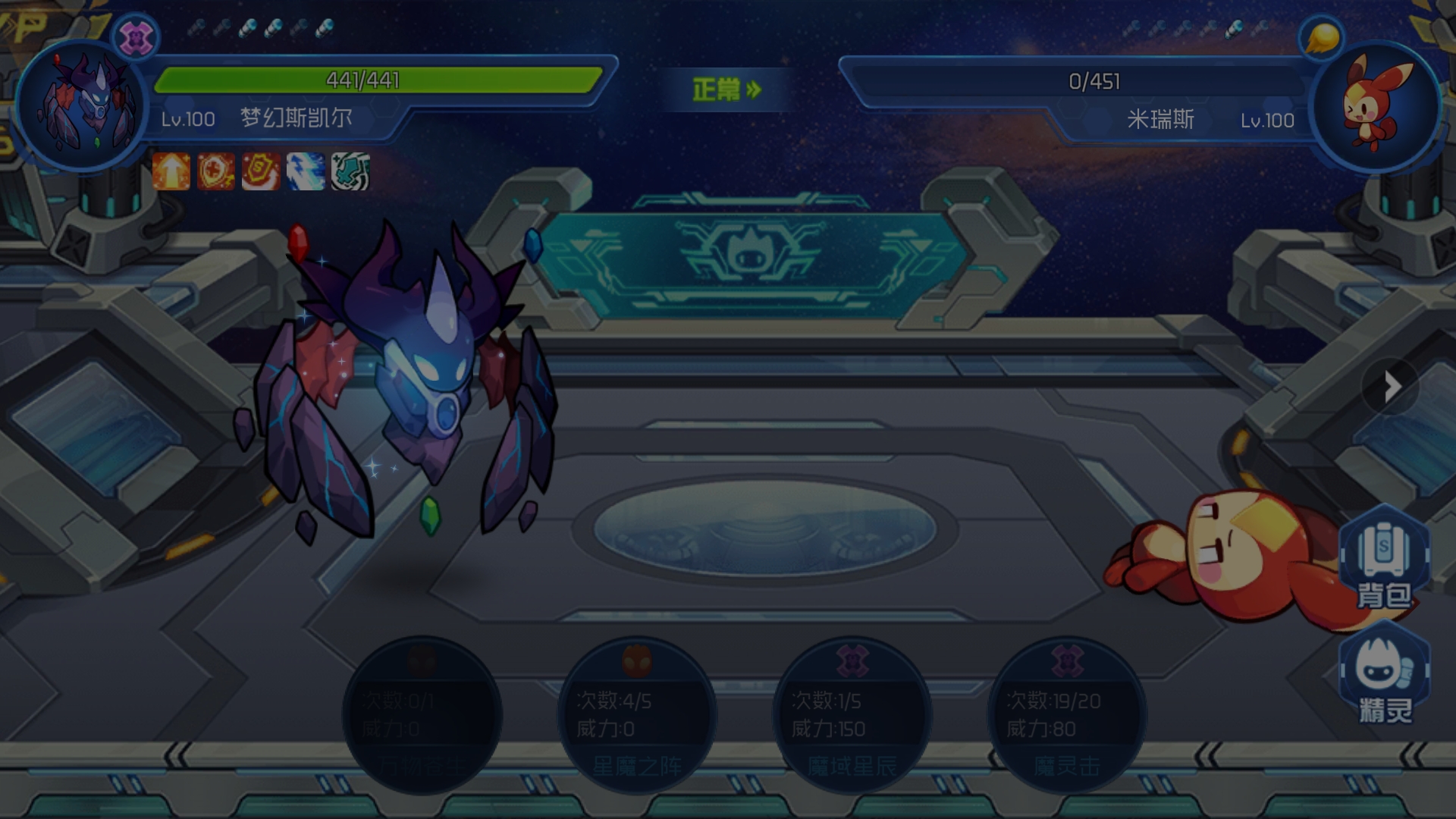This screenshot has width=1456, height=819.
Task: Inspect the red cross shield buff
Action: [216, 171]
